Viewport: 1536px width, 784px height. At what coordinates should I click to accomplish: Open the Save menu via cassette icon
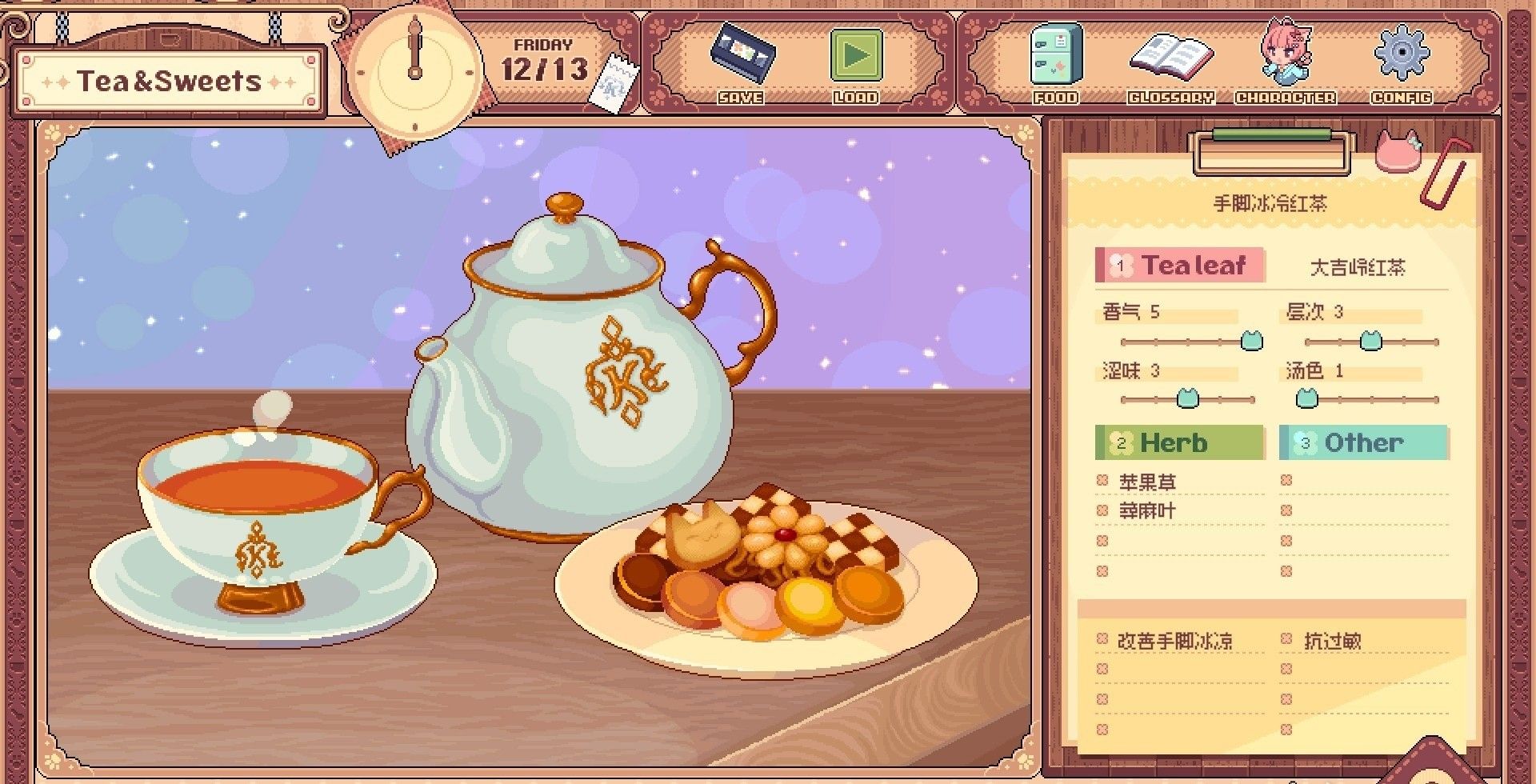[743, 56]
